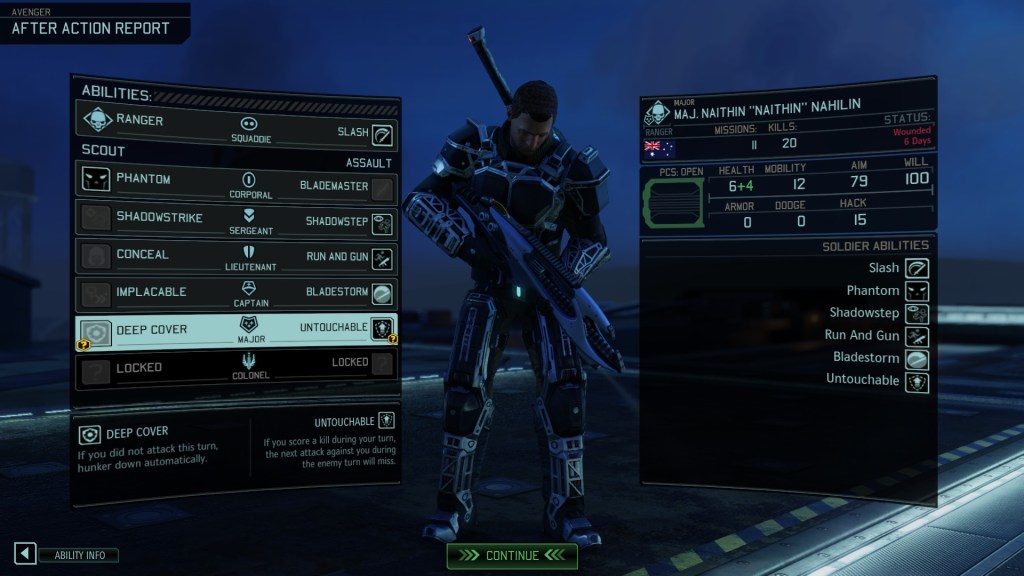The image size is (1024, 576).
Task: Choose the Shadowstep ability
Action: (335, 223)
